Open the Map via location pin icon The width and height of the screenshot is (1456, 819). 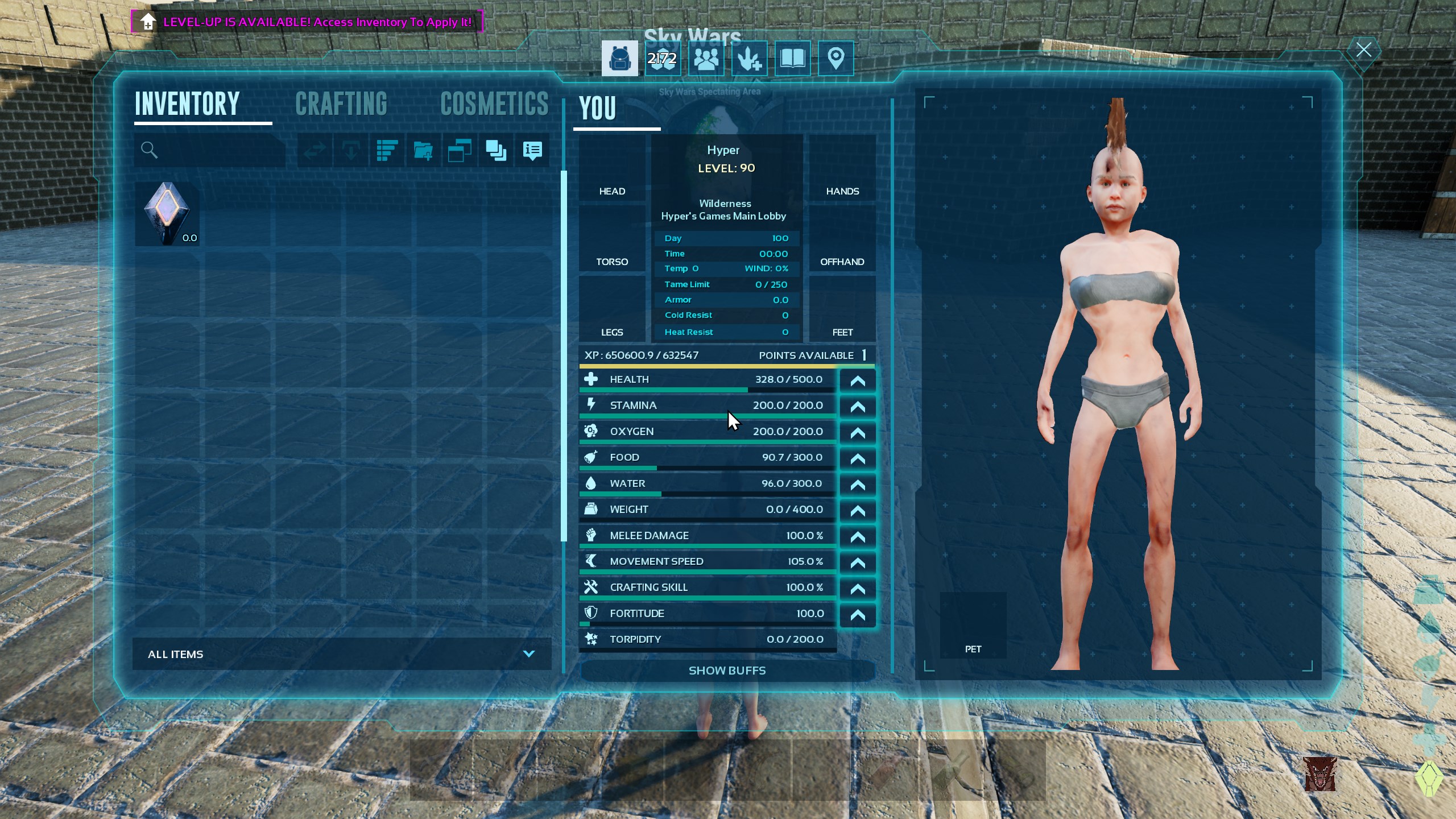[x=835, y=59]
